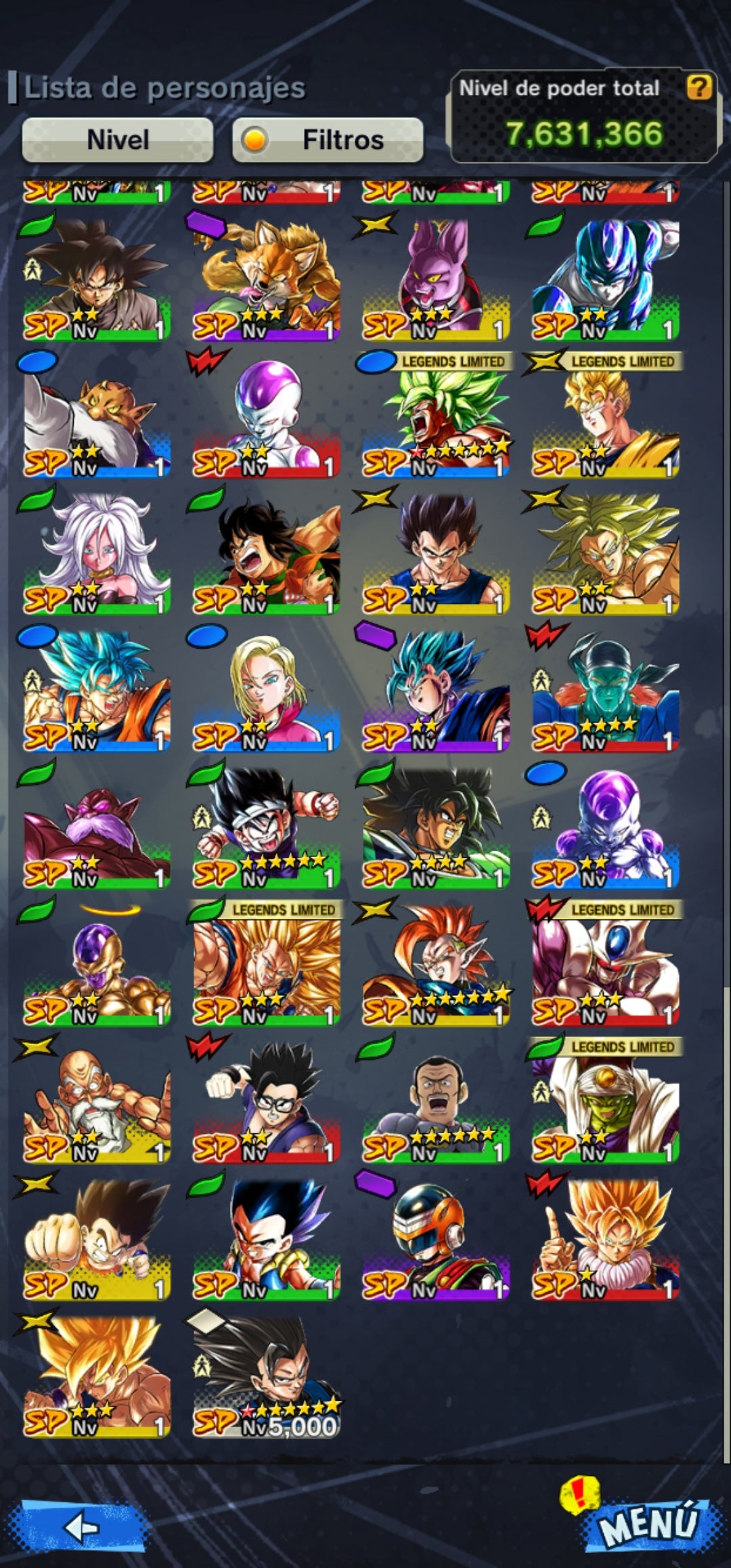Go back with the blue arrow button
Screen dimensions: 731x1568
[x=83, y=1527]
